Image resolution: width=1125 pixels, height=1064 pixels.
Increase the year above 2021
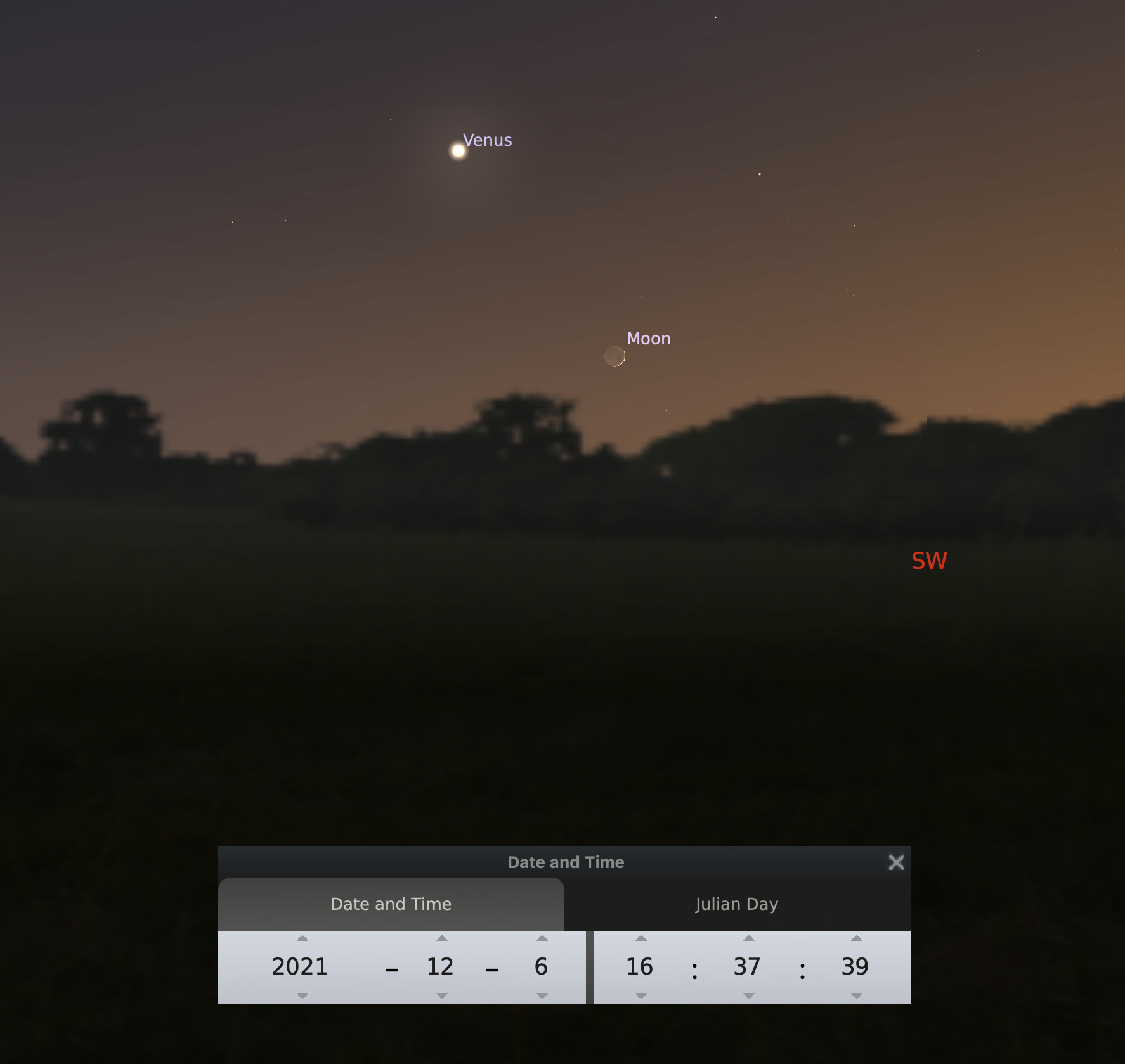(x=302, y=938)
